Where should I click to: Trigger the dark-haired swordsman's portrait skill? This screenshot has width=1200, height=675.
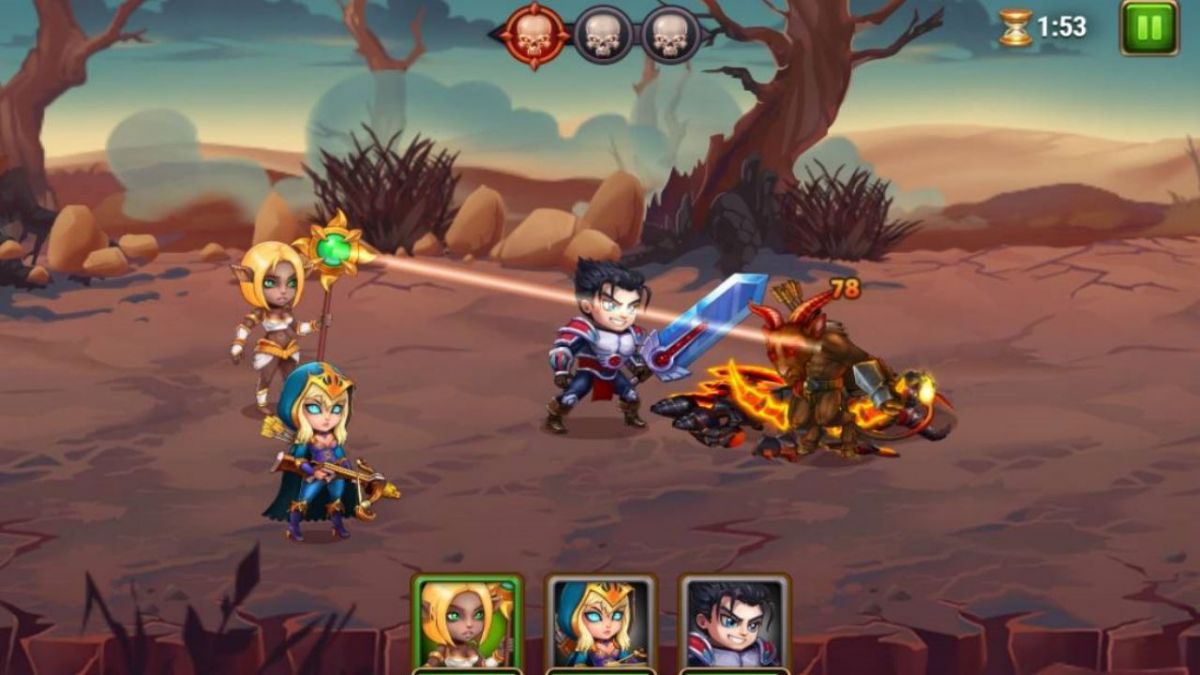pos(735,623)
